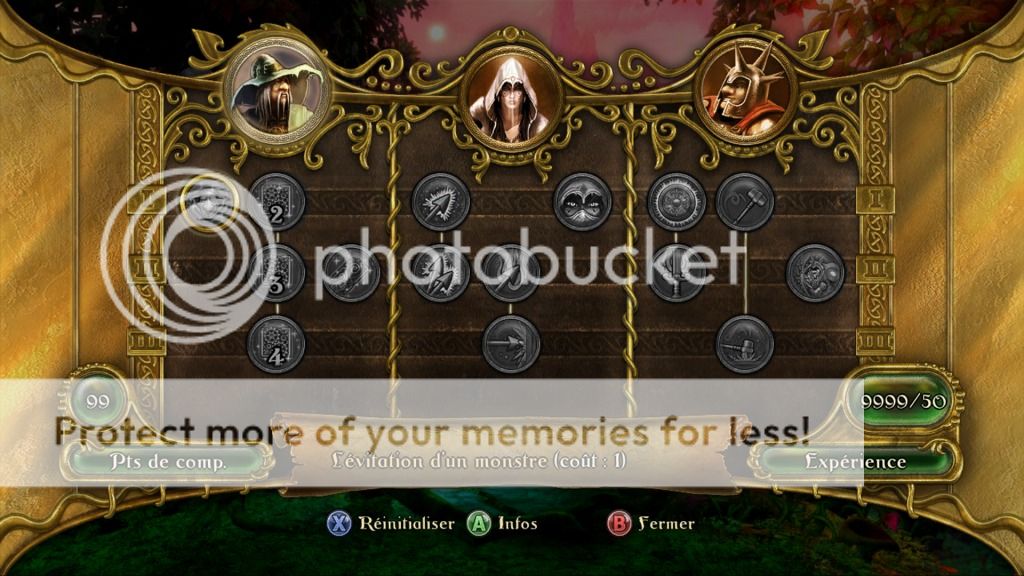
Task: Choose the highlighted monster levitation skill
Action: tap(208, 201)
